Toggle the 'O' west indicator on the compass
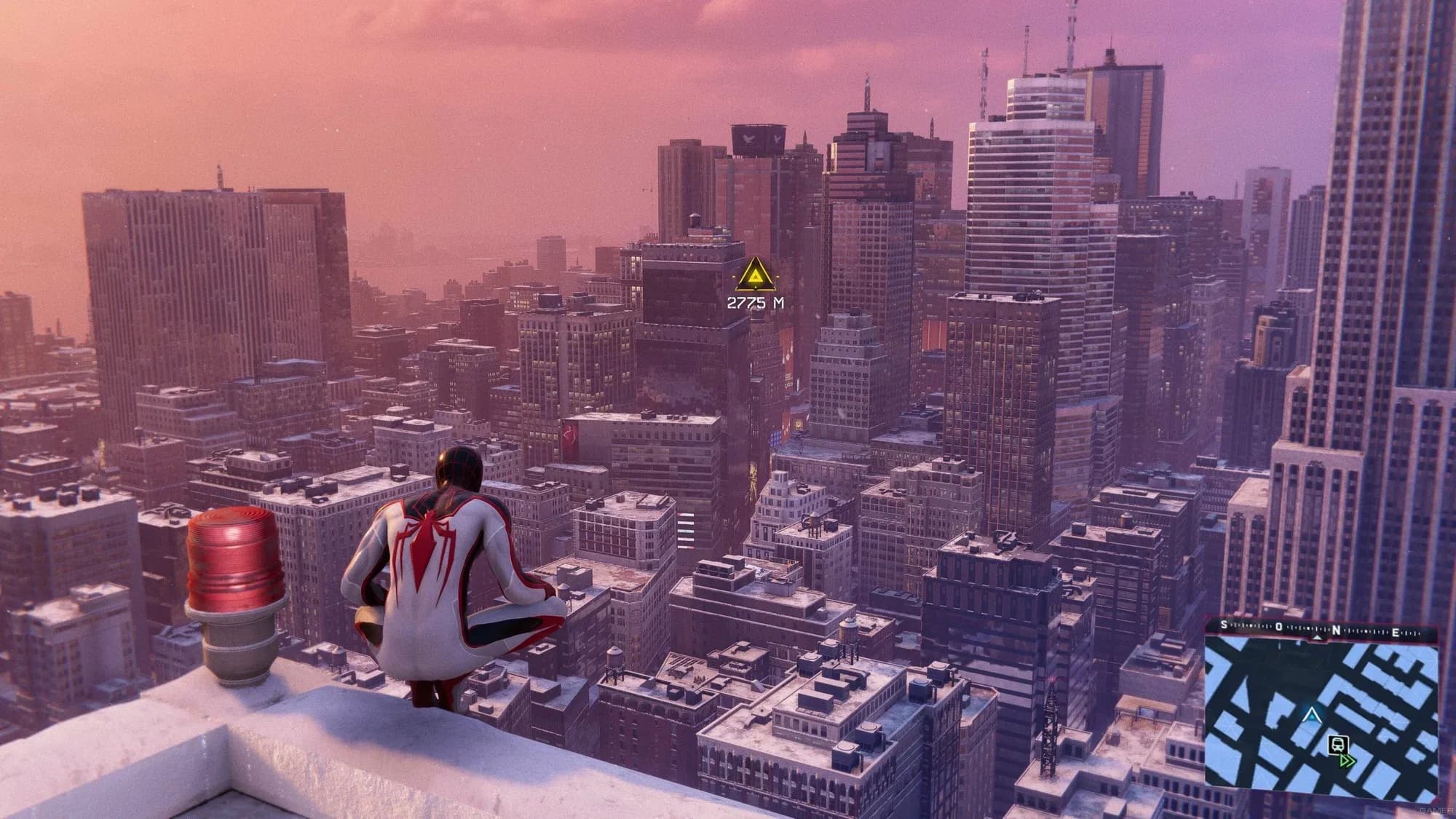 [x=1279, y=626]
